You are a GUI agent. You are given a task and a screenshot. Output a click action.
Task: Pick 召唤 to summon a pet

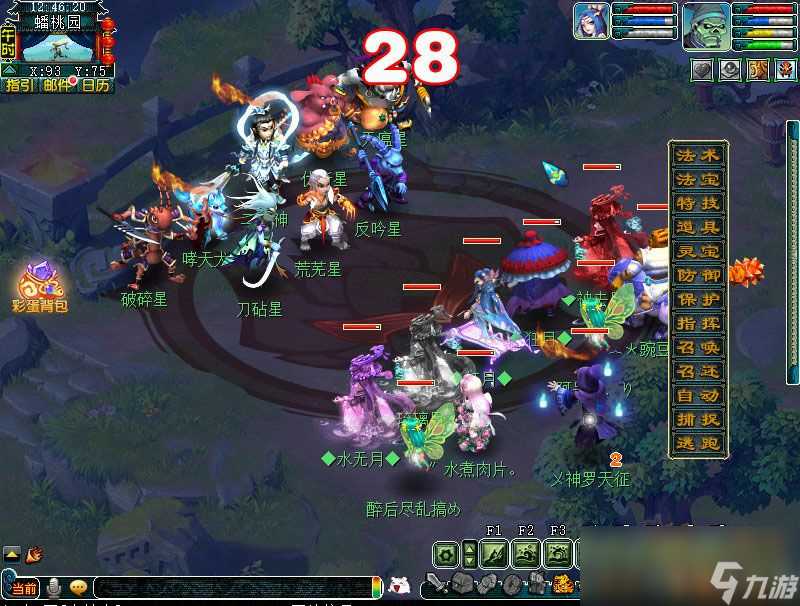click(x=698, y=348)
